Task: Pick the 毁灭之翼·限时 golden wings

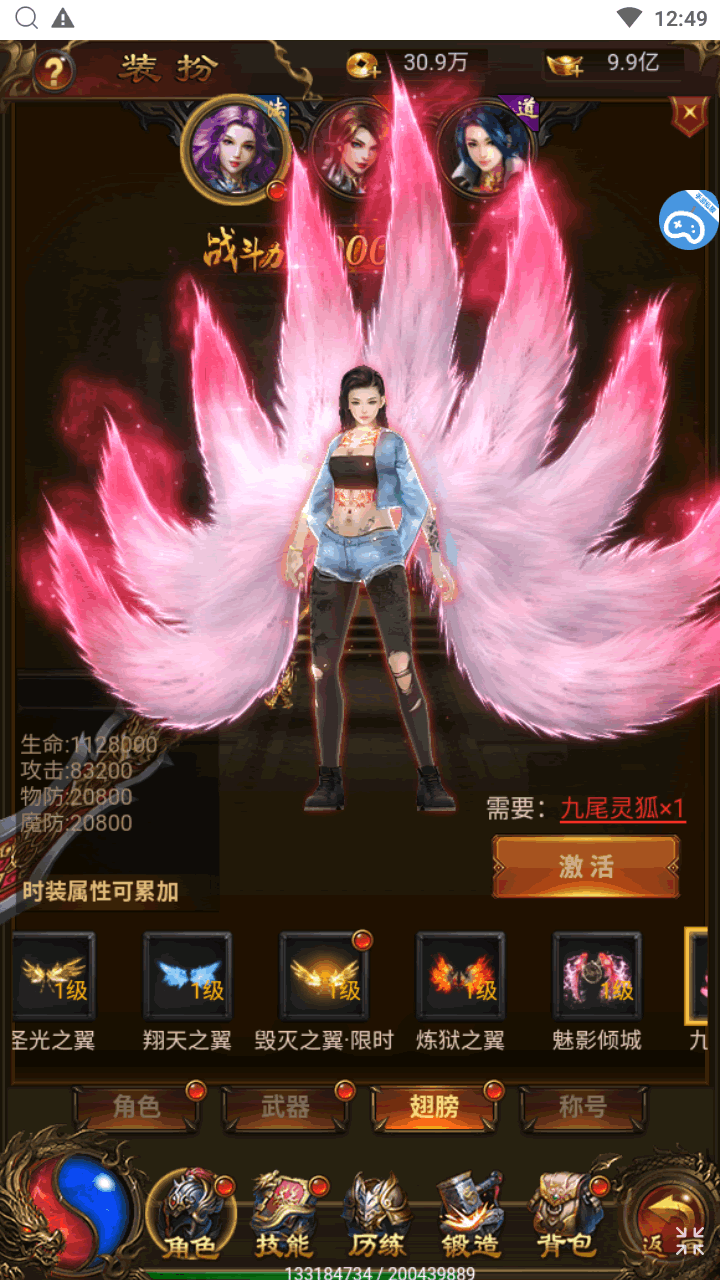Action: tap(324, 977)
